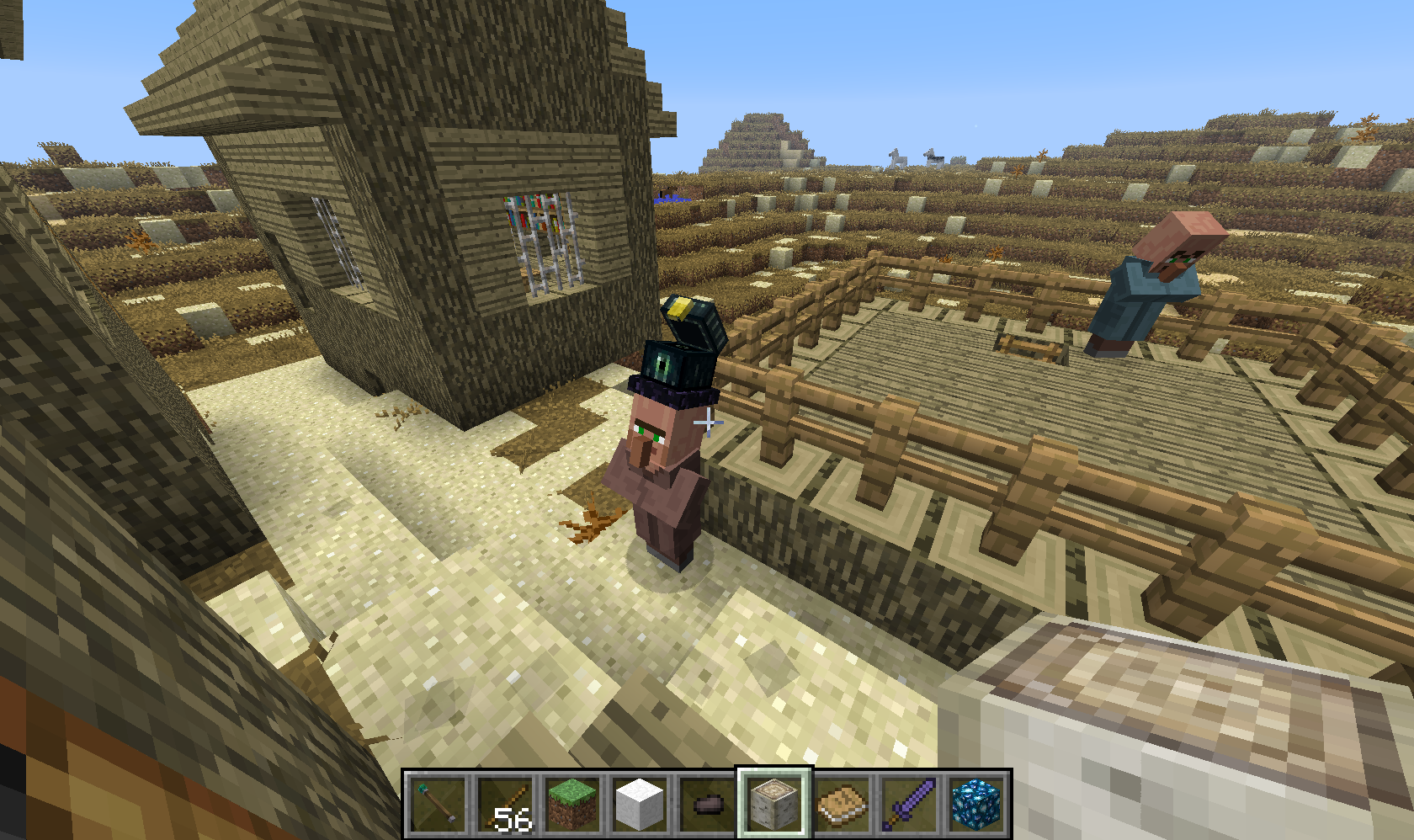Choose the stack of 56 sticks
Viewport: 1414px width, 840px height.
click(x=505, y=803)
